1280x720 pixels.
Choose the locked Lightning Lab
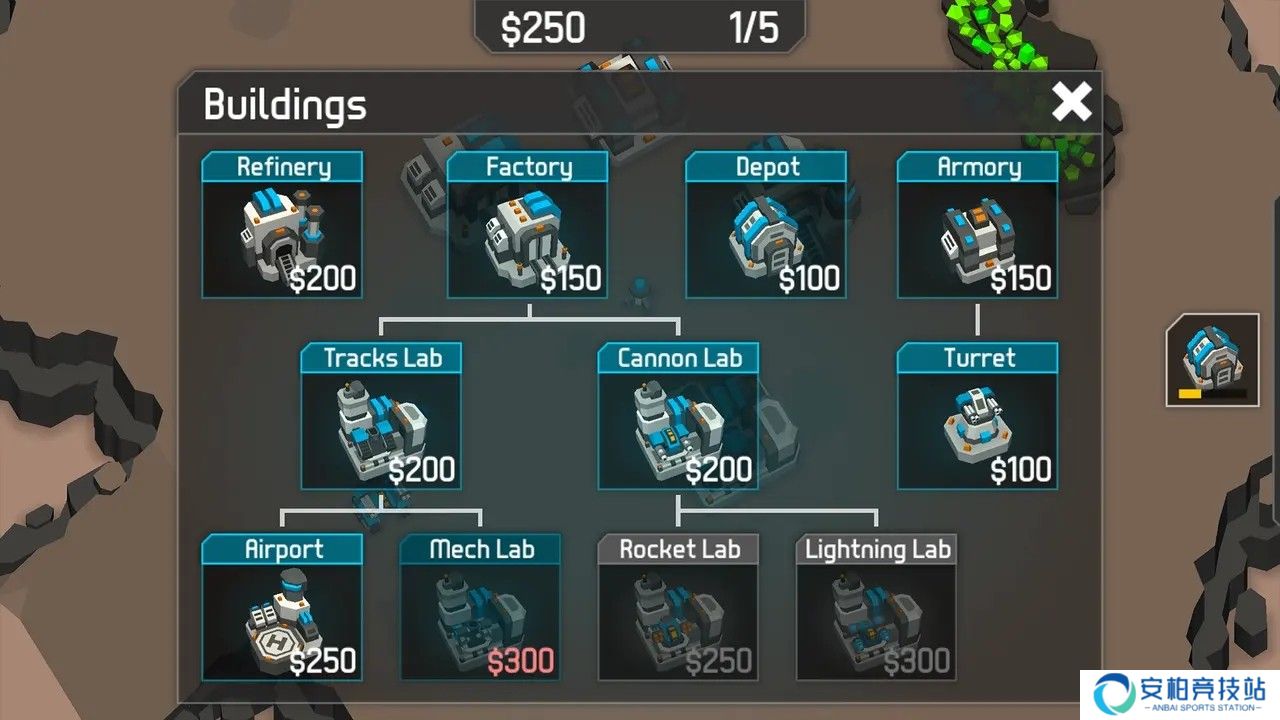[876, 607]
